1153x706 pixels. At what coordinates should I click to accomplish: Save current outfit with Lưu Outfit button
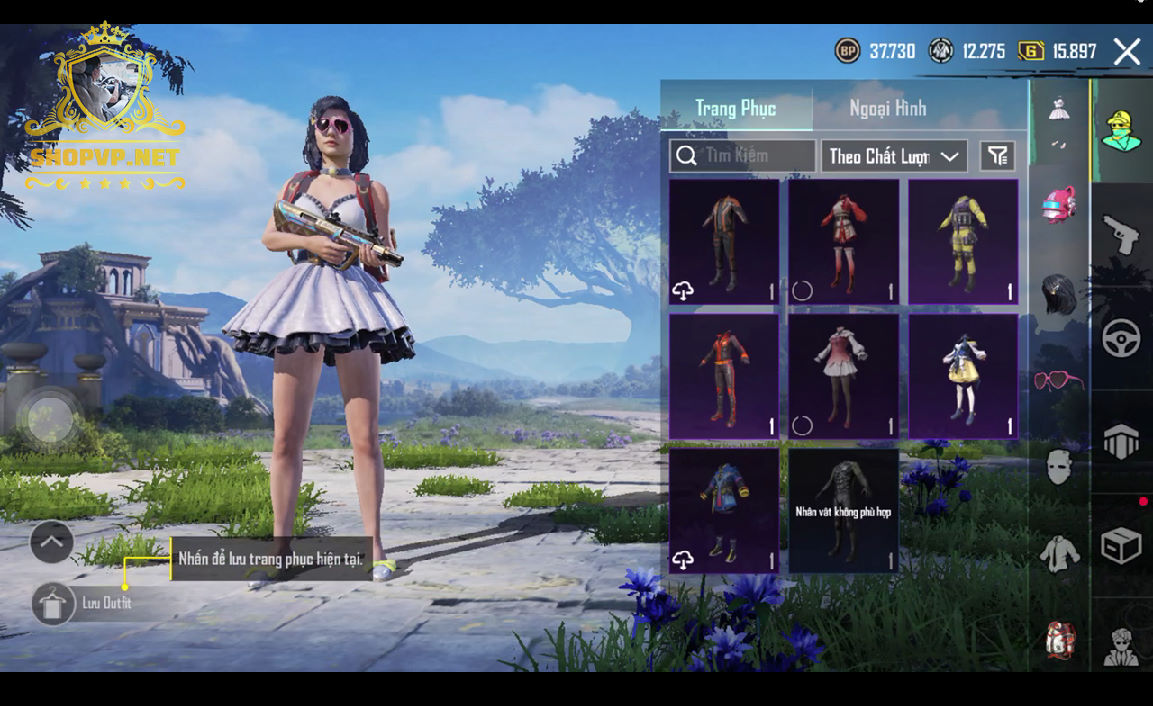coord(54,603)
